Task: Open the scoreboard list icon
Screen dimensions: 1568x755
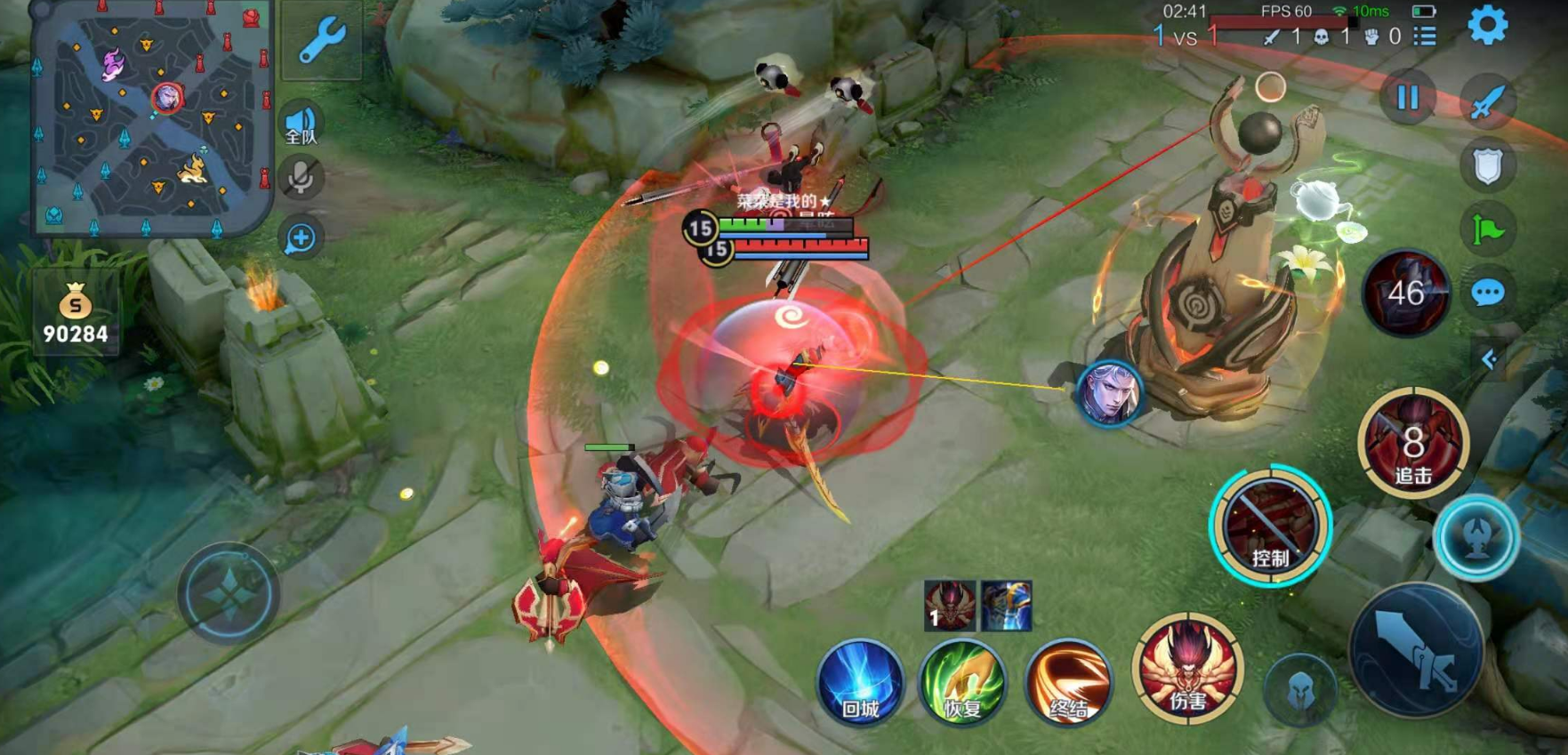Action: coord(1425,36)
